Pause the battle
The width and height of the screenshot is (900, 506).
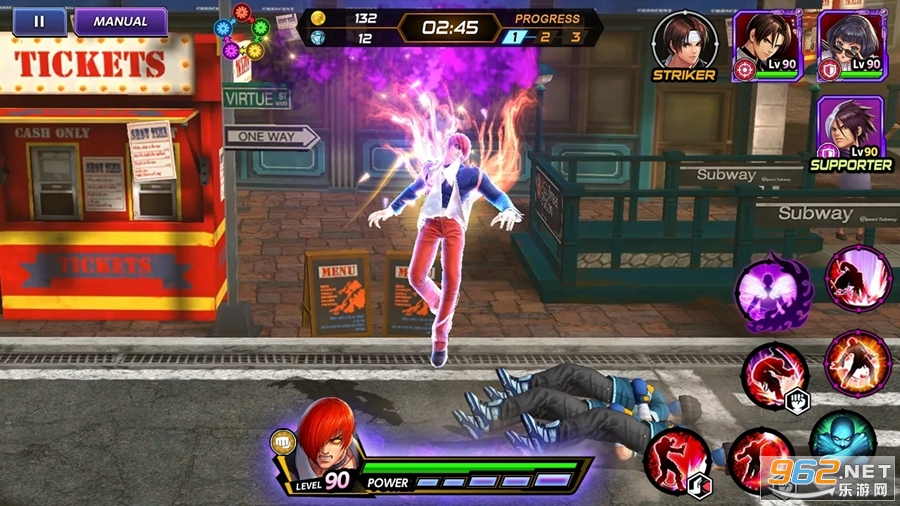click(39, 21)
